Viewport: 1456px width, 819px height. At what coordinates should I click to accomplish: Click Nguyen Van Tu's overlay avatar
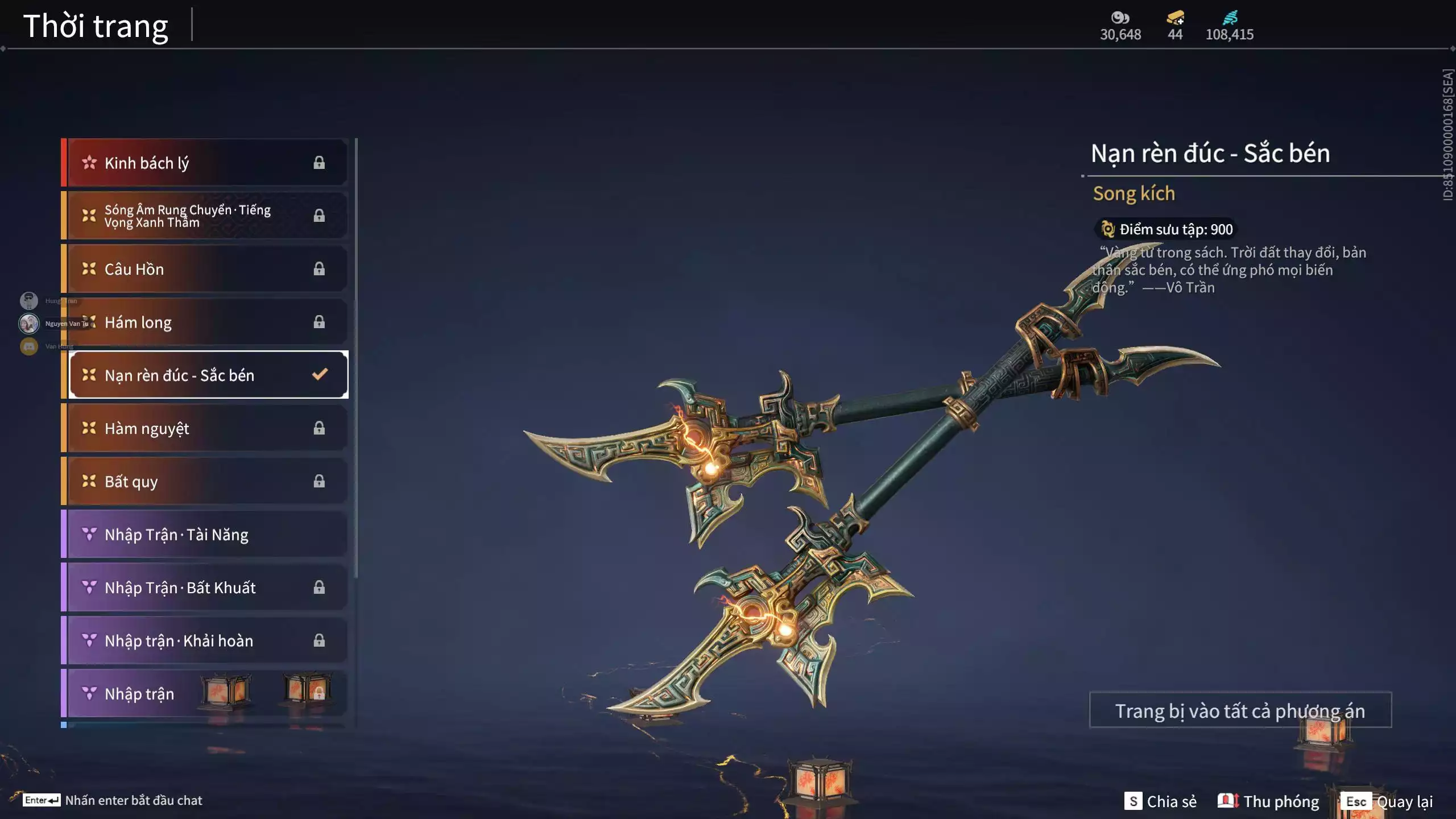(x=29, y=323)
